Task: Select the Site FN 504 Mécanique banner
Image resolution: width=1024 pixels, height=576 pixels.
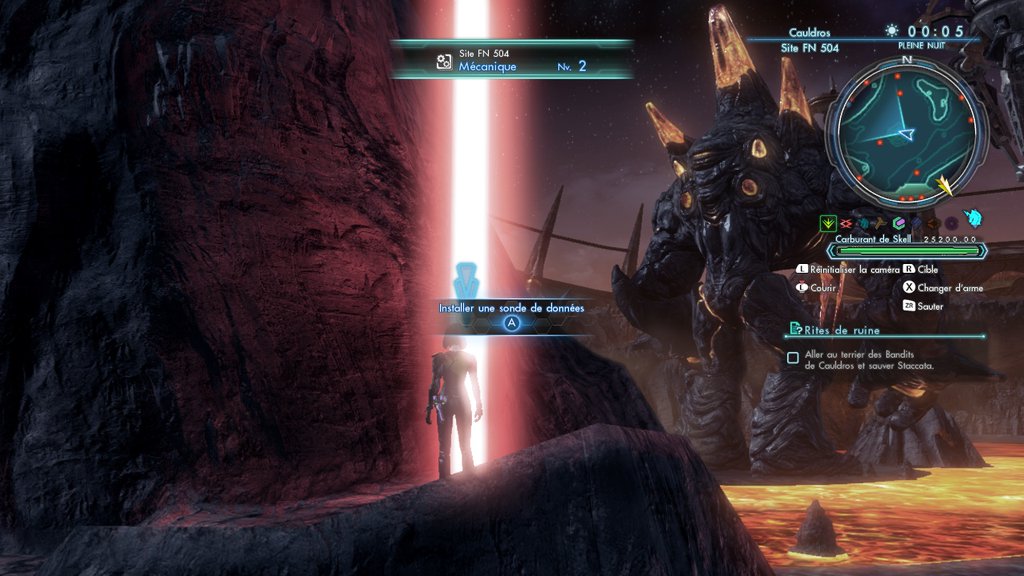Action: [x=512, y=60]
